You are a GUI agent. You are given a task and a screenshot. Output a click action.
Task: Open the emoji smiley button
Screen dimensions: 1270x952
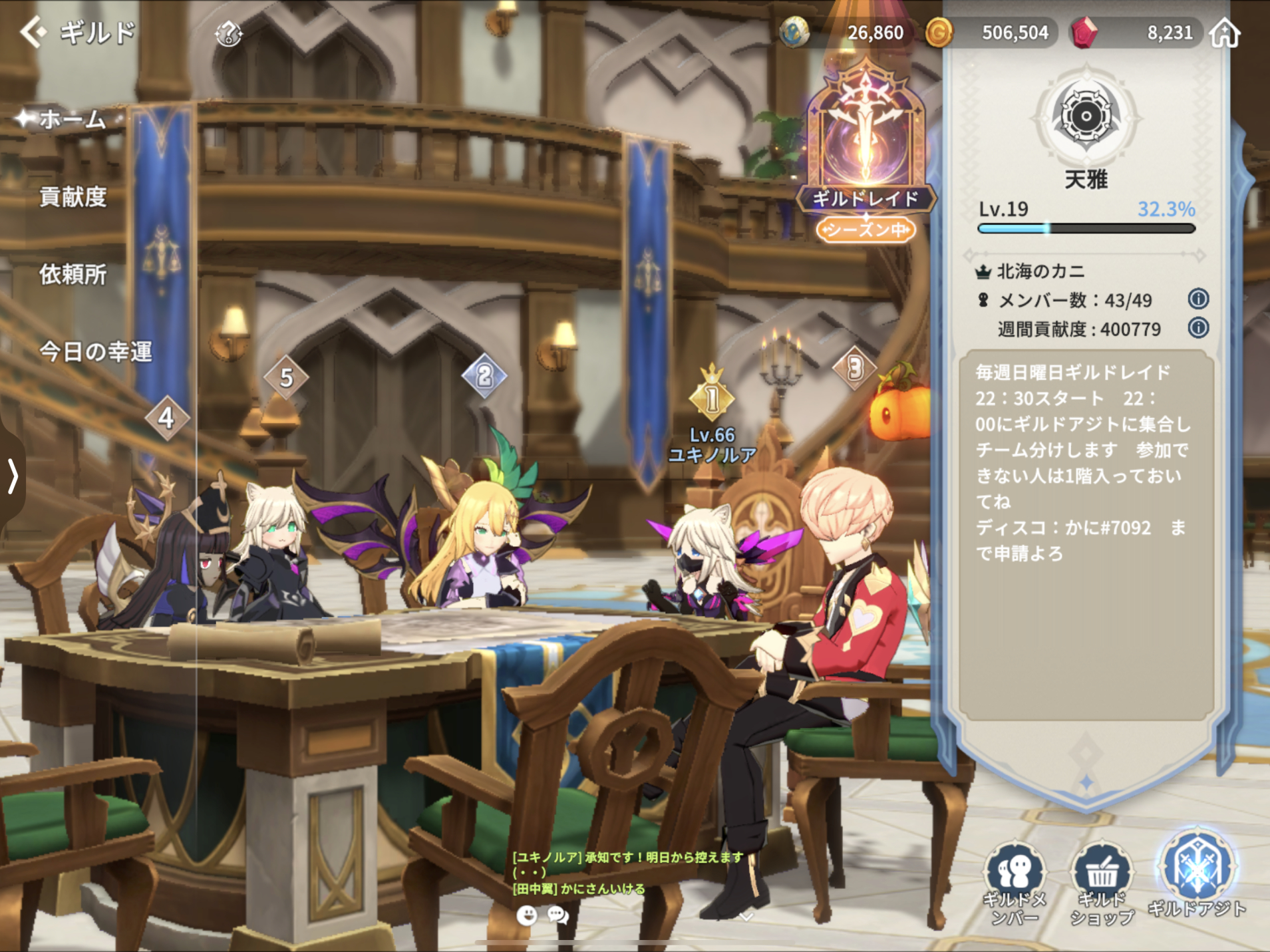[x=527, y=916]
